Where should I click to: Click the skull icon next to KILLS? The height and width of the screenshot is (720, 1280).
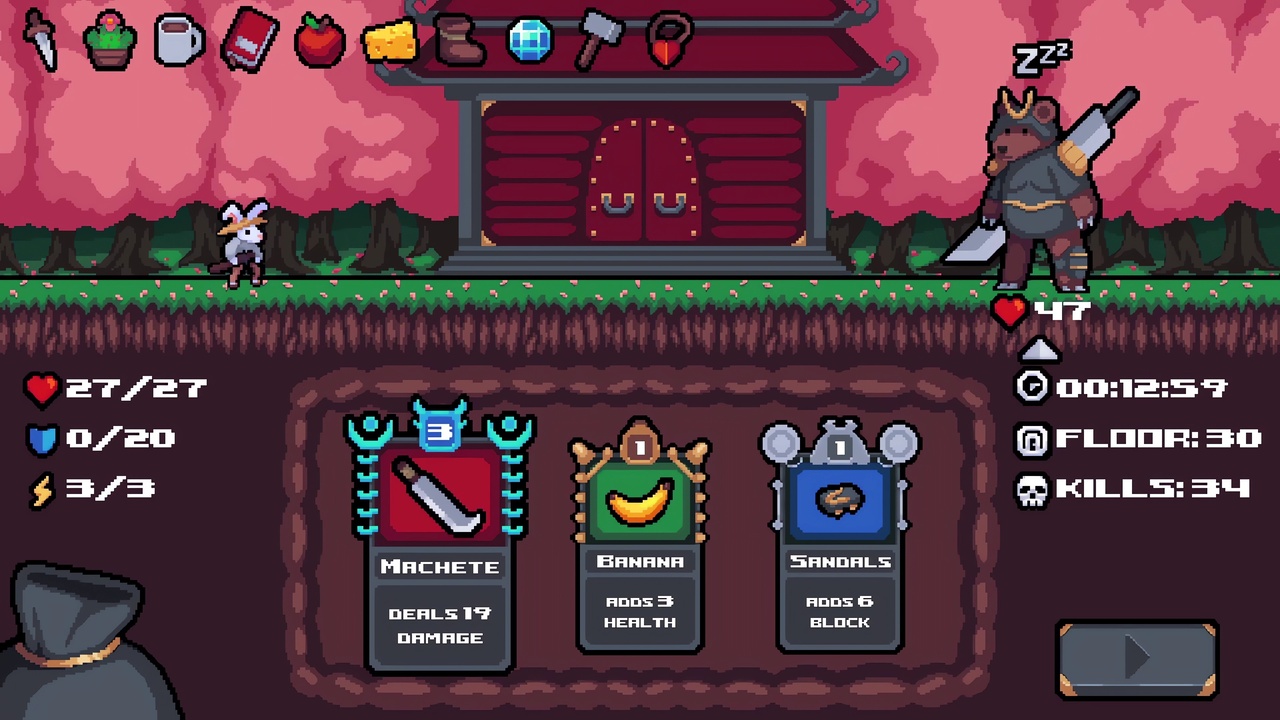click(1032, 489)
